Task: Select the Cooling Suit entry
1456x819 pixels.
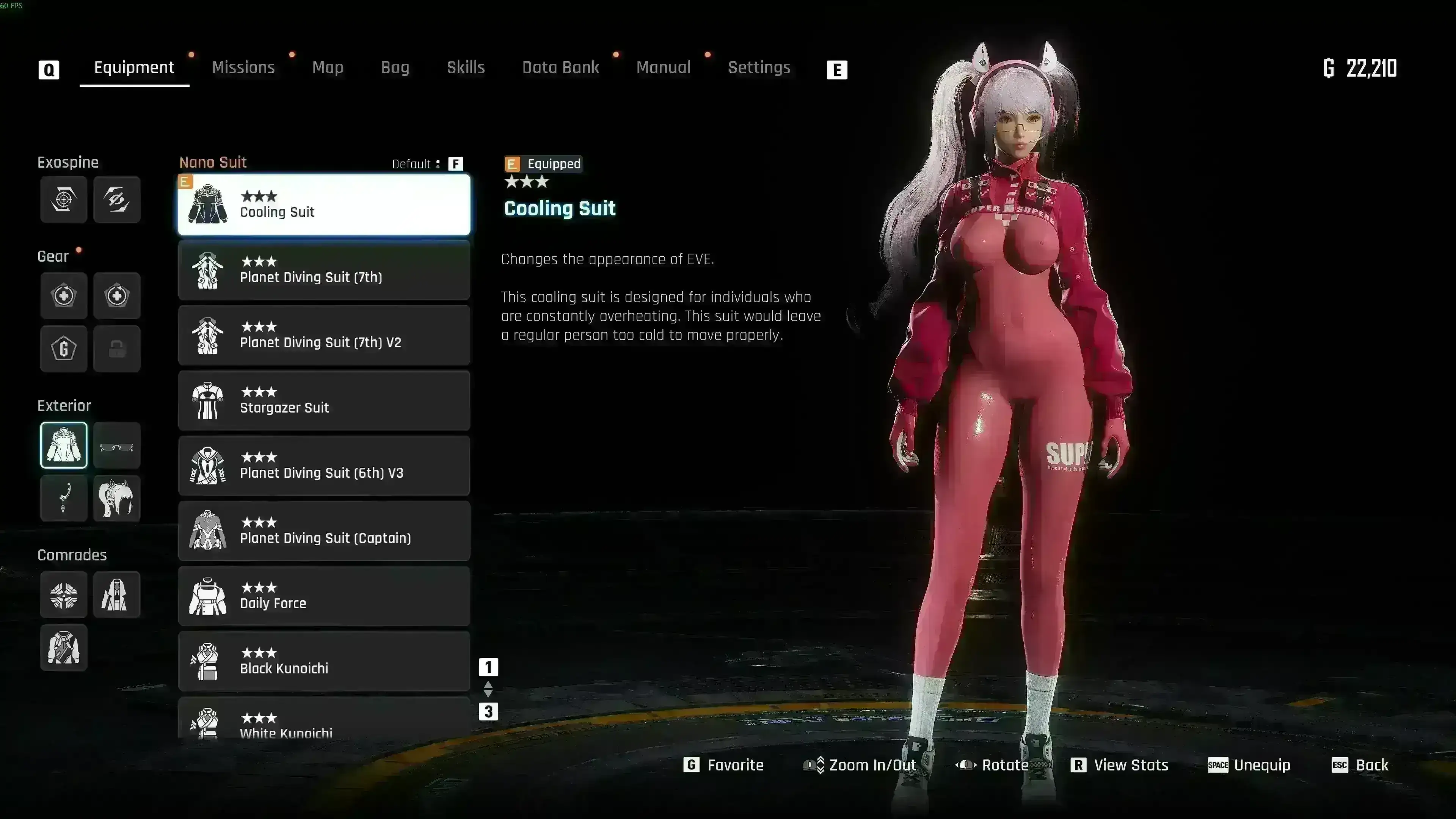Action: 324,205
